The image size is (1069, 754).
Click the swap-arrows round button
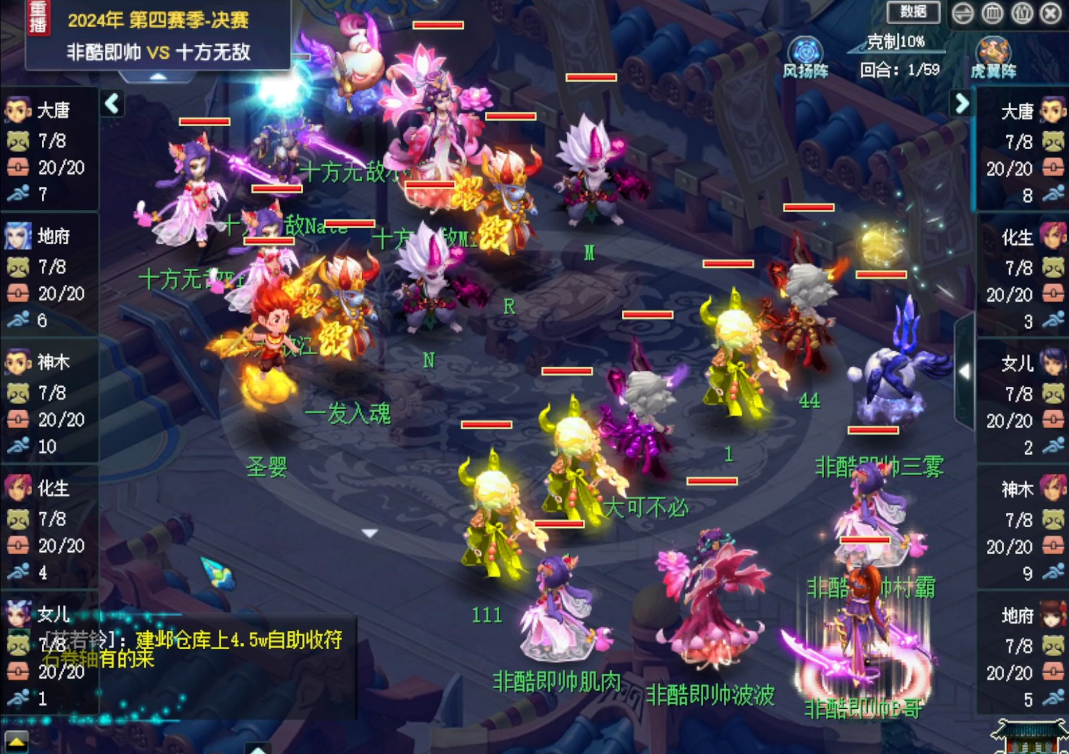point(963,13)
